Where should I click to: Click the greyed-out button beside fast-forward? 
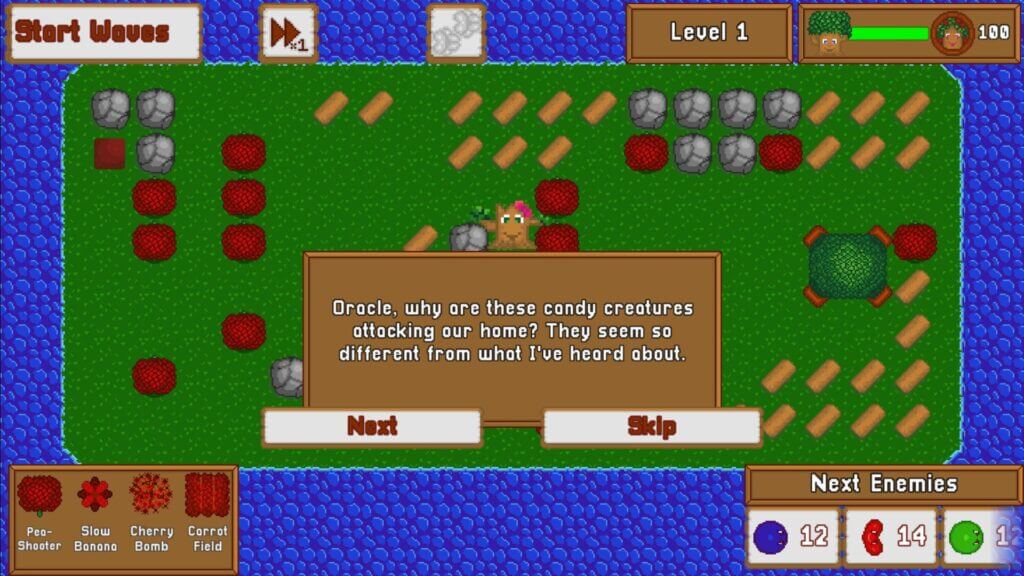tap(456, 33)
